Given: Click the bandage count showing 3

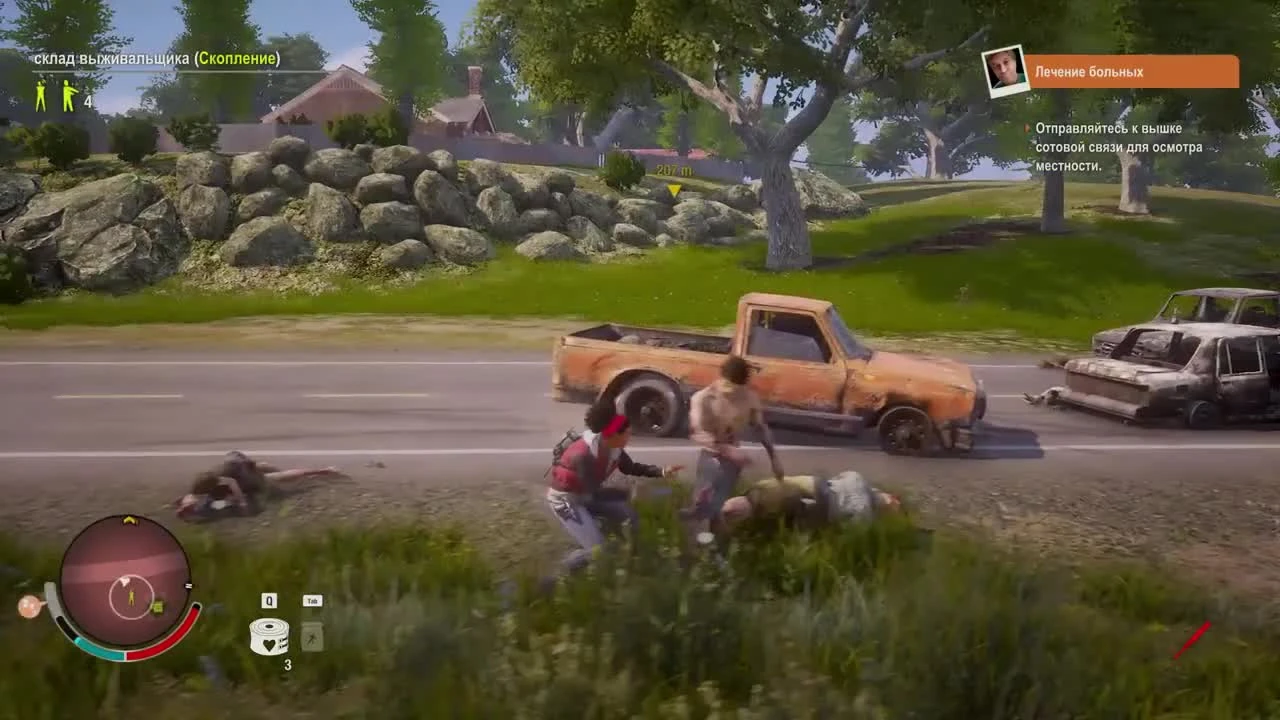Looking at the screenshot, I should [288, 663].
